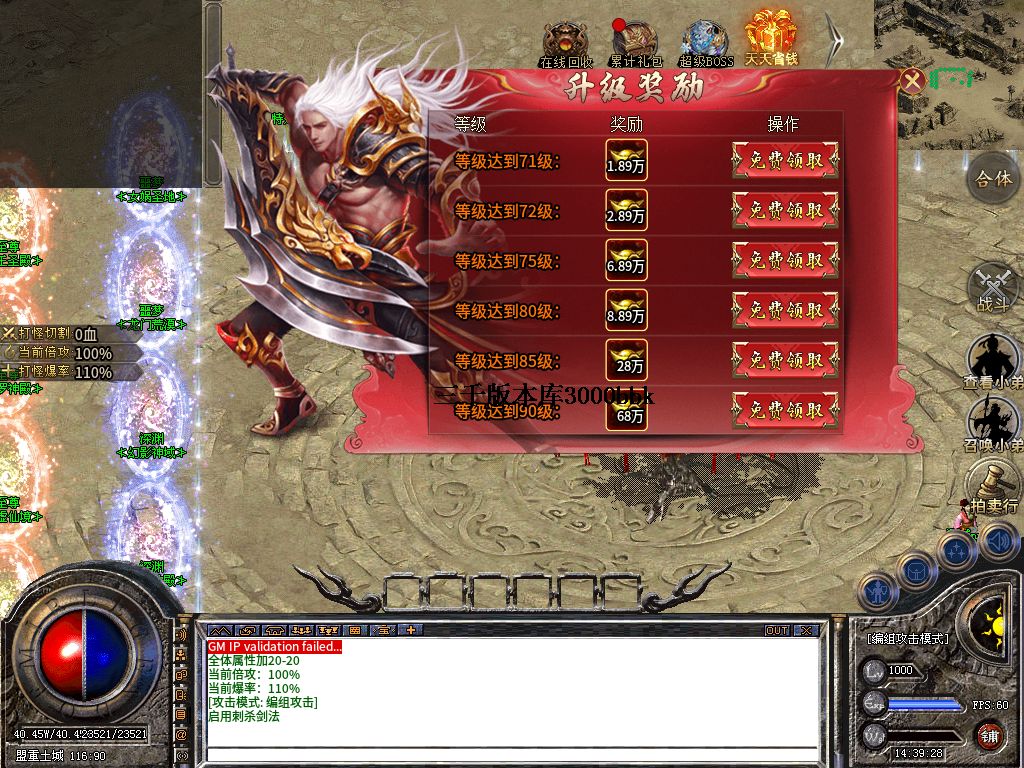
Task: Summon a follower with 召唤小弟
Action: point(993,422)
